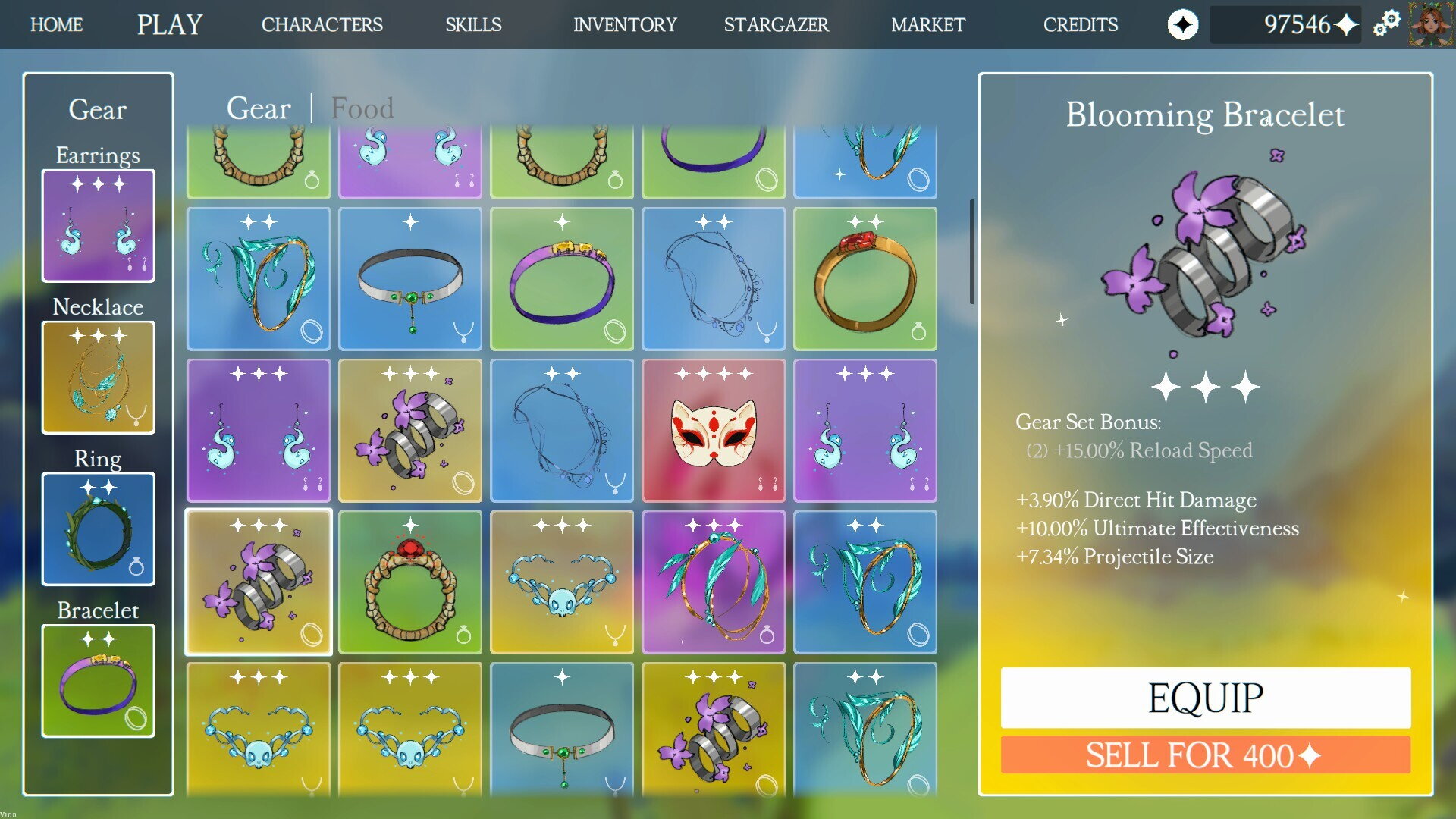Open the Play menu
Screen dimensions: 1456x819
(x=170, y=25)
